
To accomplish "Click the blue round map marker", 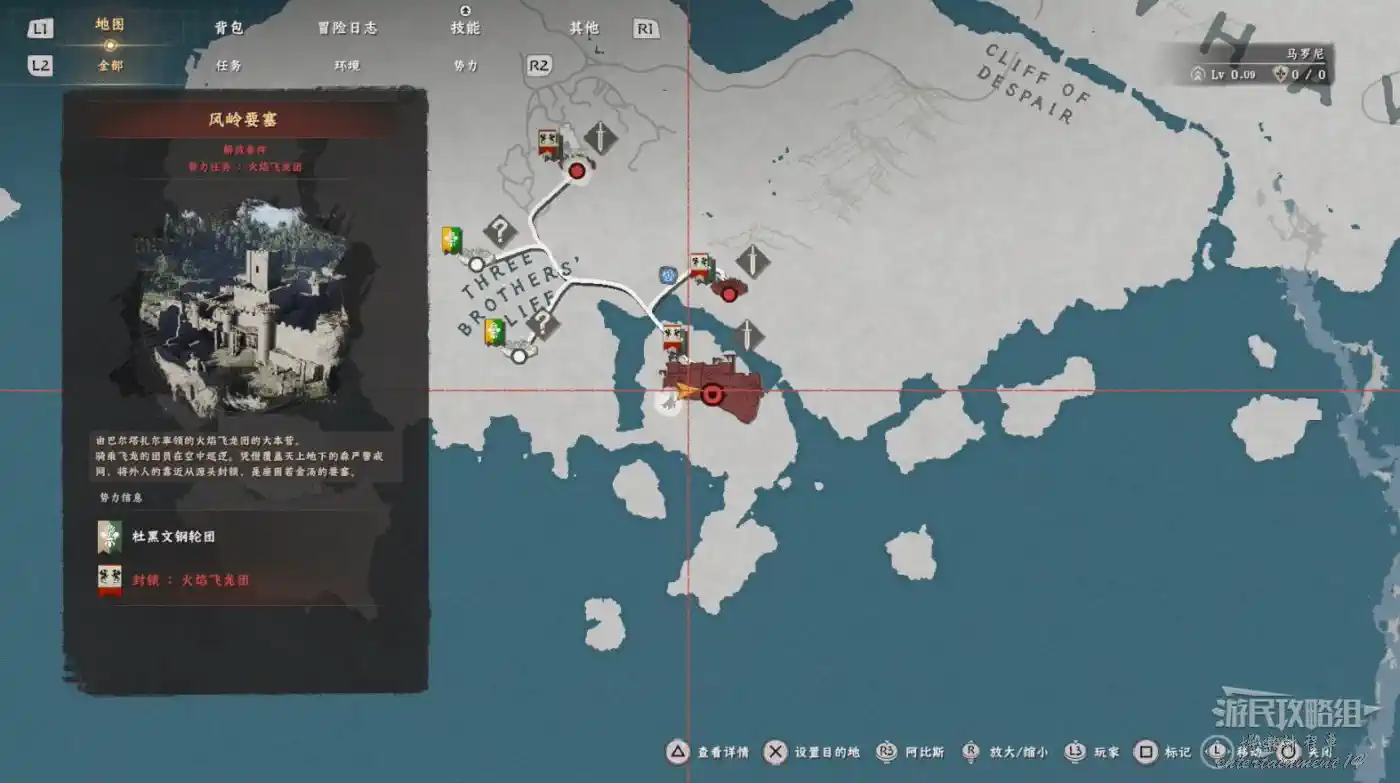I will pyautogui.click(x=668, y=275).
